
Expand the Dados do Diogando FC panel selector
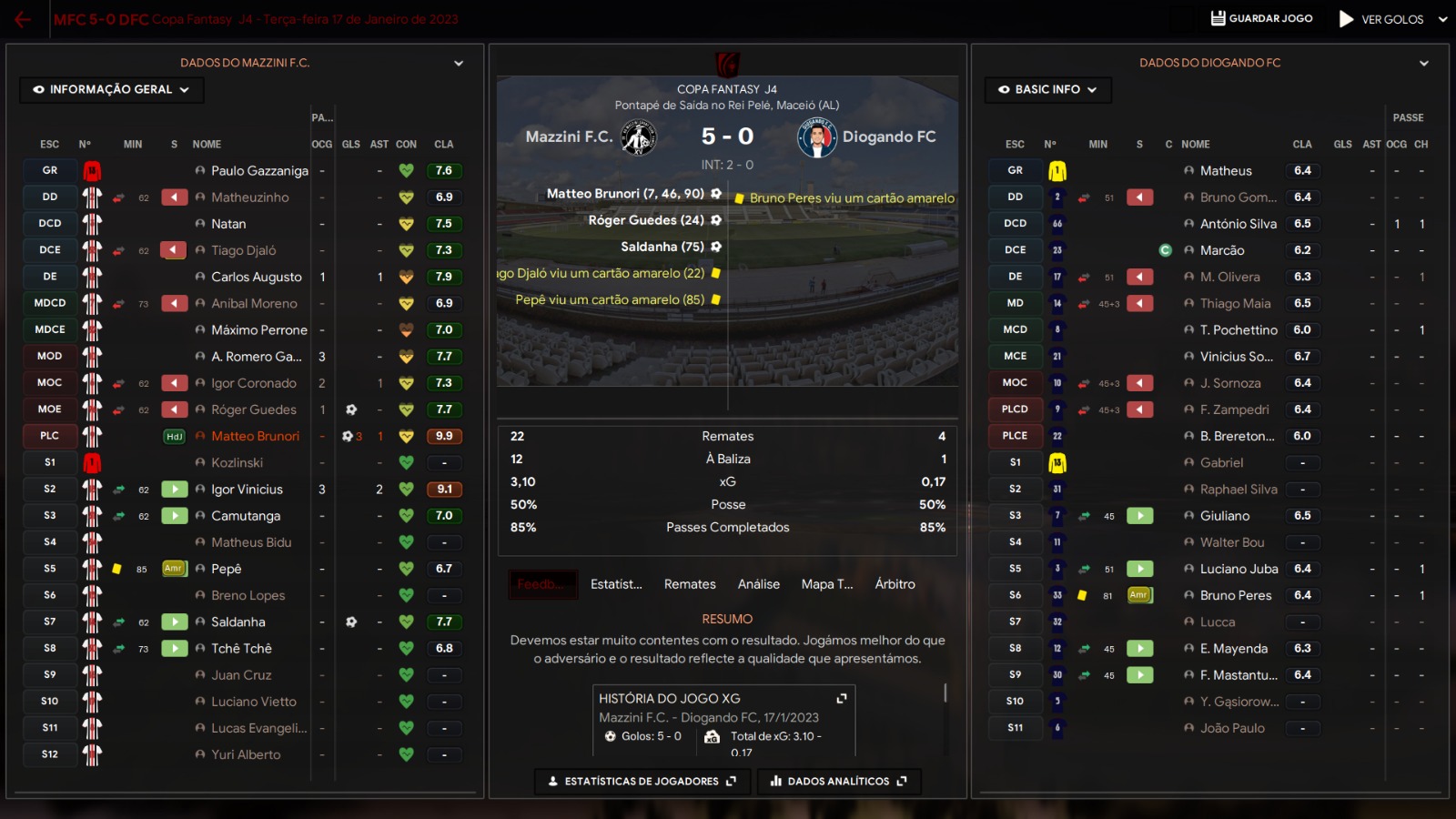(x=1424, y=63)
